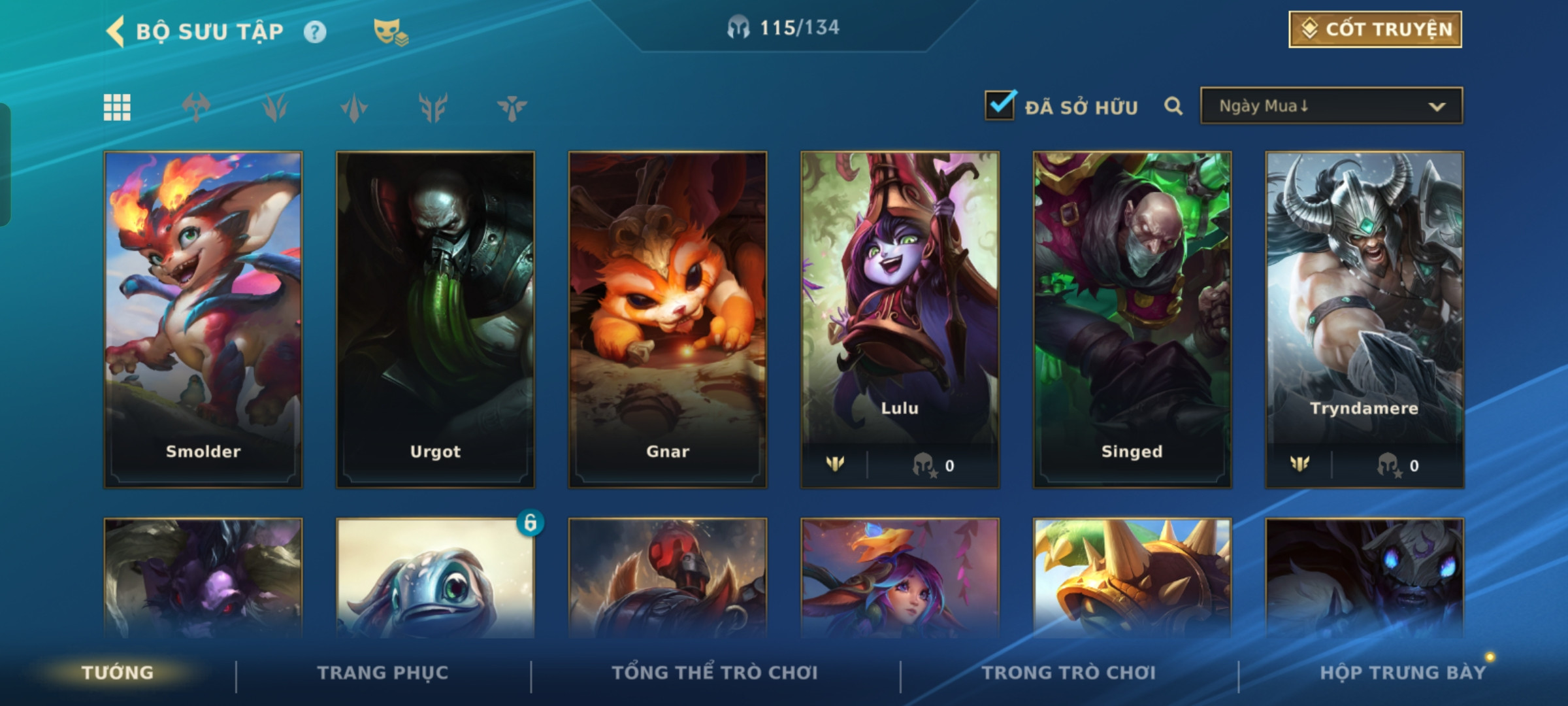This screenshot has width=1568, height=706.
Task: Open the Tổng Thể Trò Chơi tab
Action: click(715, 673)
